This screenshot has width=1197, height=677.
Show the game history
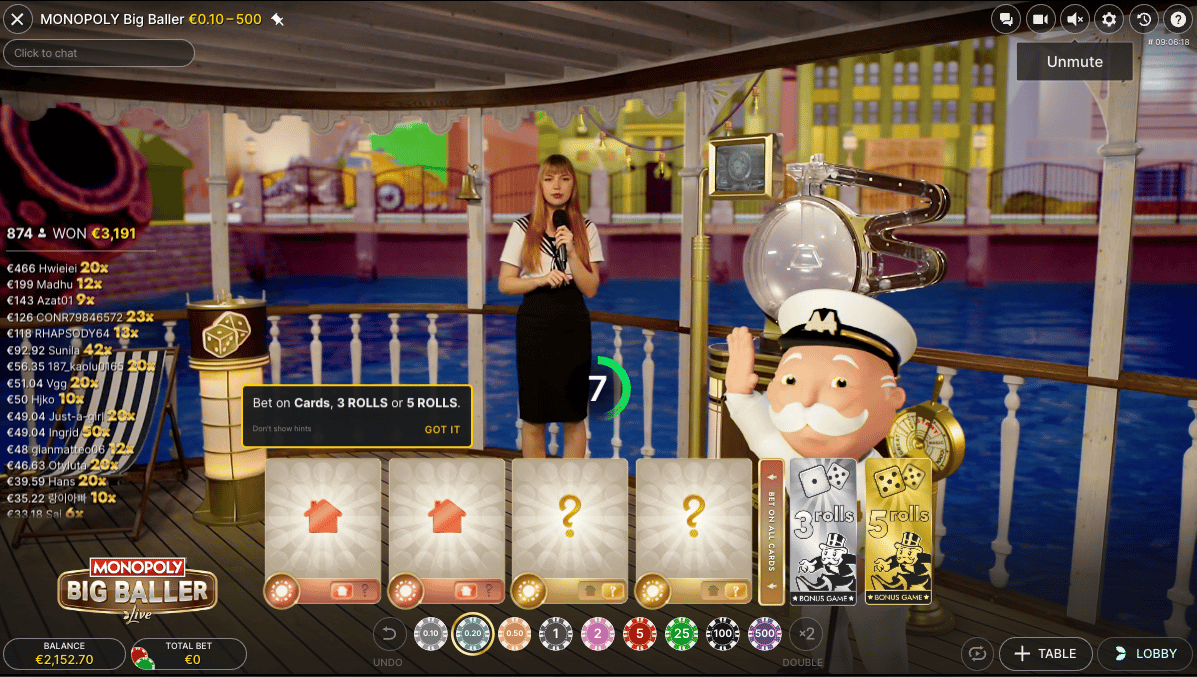pyautogui.click(x=1144, y=19)
